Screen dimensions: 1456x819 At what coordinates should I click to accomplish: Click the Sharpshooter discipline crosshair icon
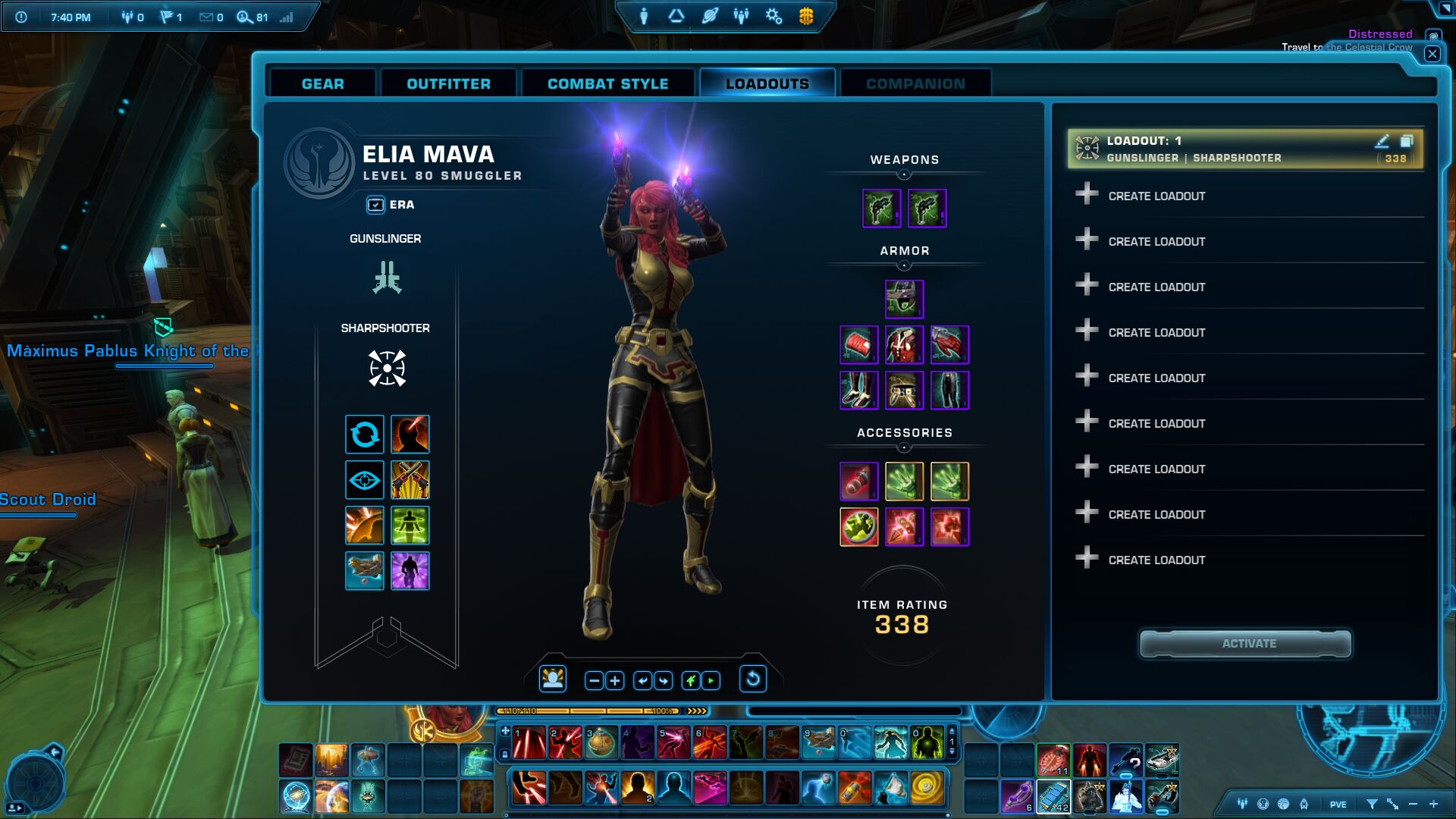pos(387,369)
